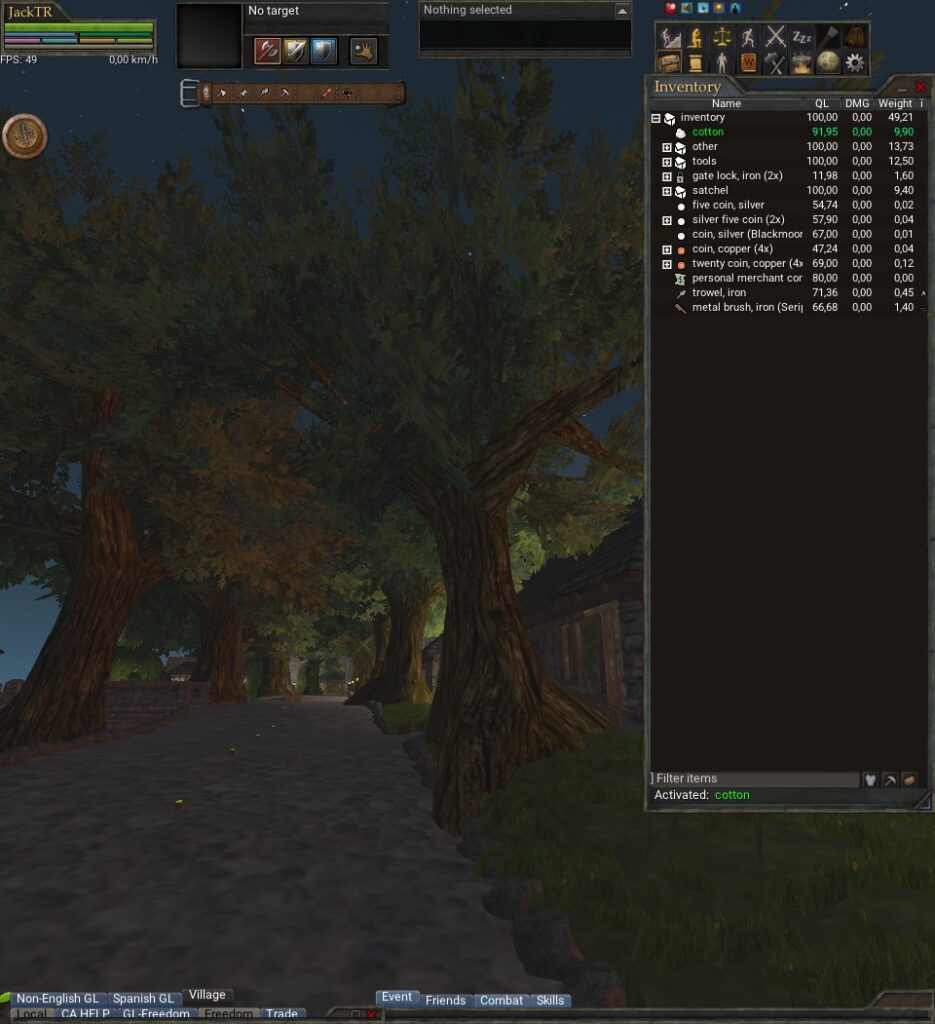Expand the tools group
The width and height of the screenshot is (935, 1024).
(x=667, y=161)
